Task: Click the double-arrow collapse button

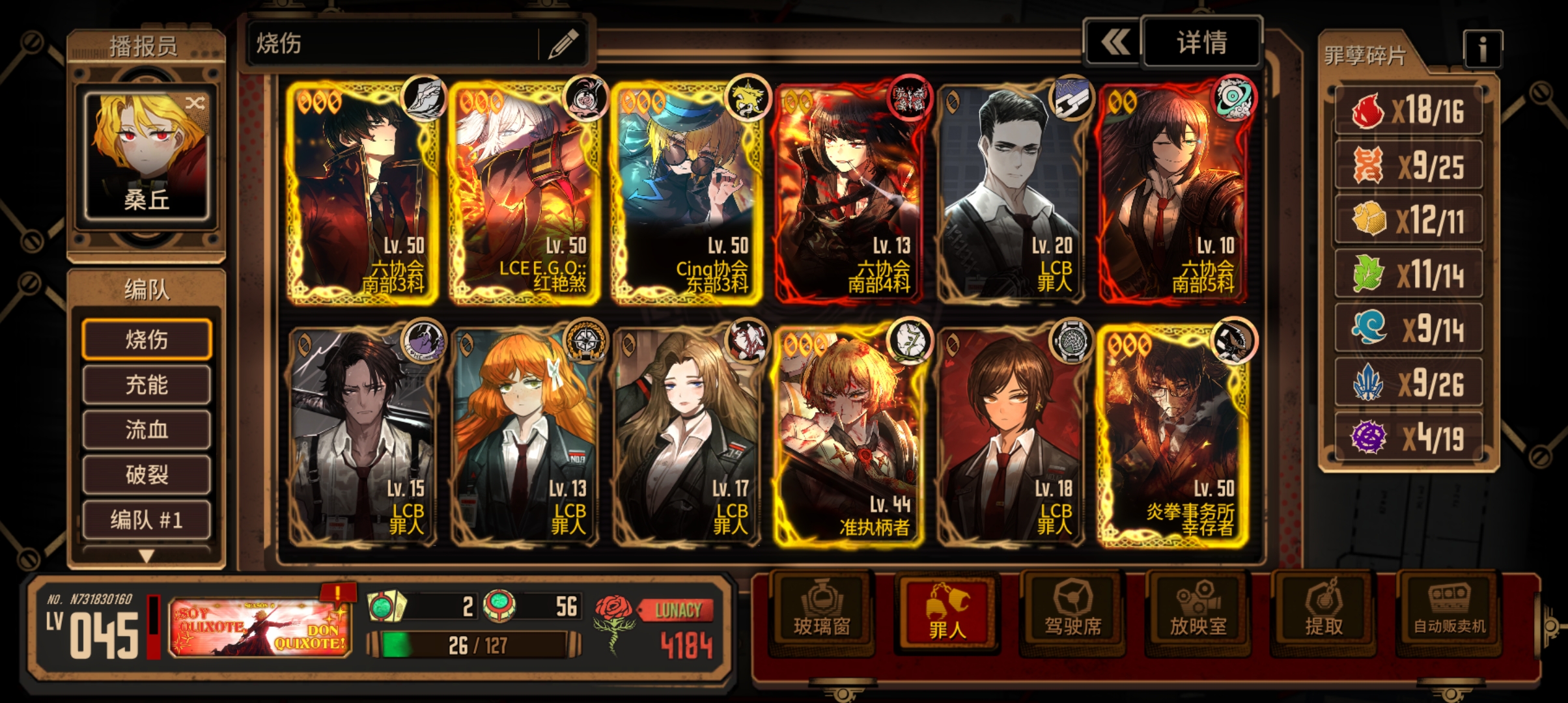Action: (x=1114, y=43)
